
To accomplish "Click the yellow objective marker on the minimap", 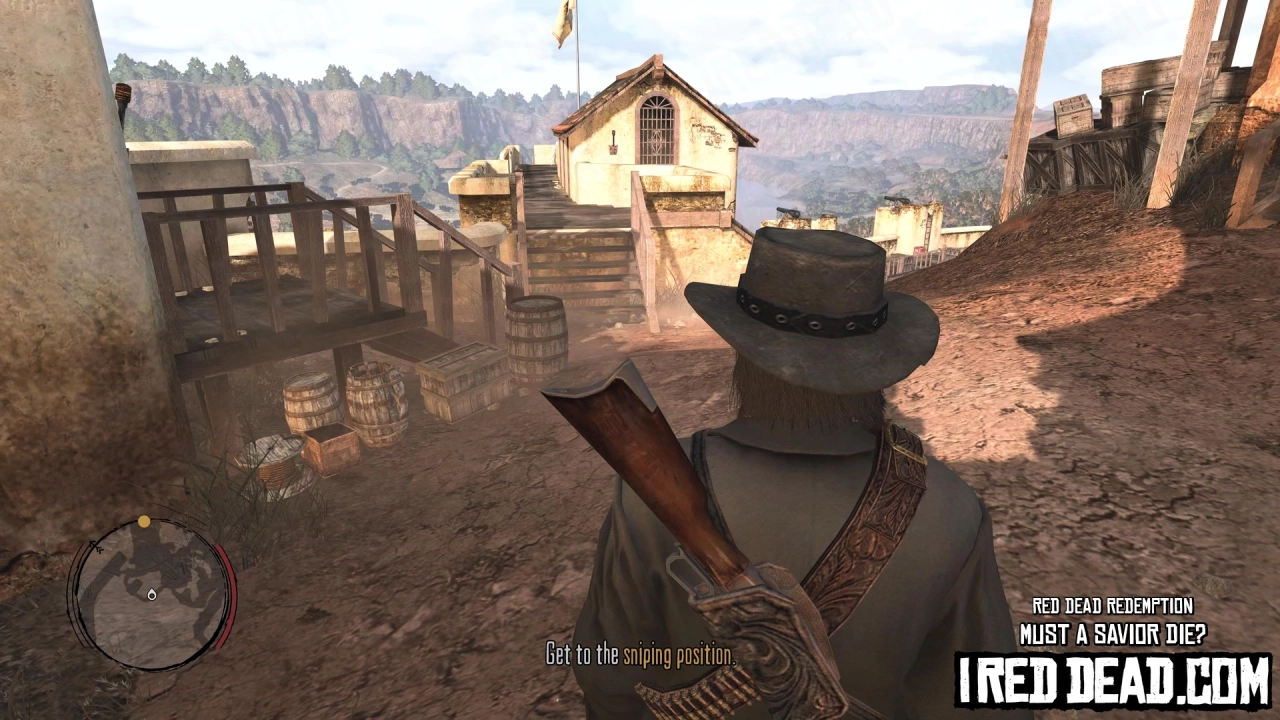I will 144,521.
